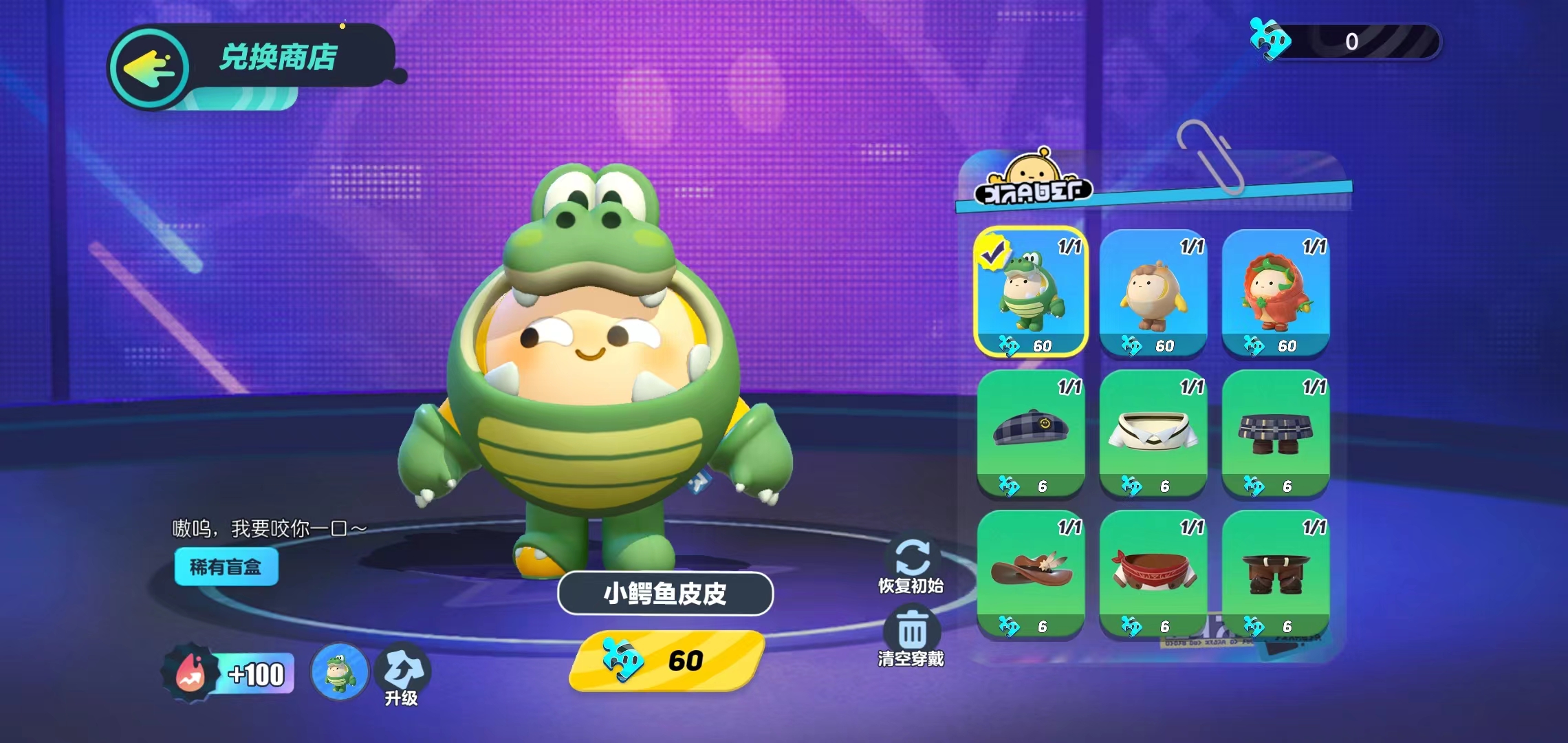Screen dimensions: 1568x743
Task: Buy the costume for 60 pieces
Action: pyautogui.click(x=666, y=661)
